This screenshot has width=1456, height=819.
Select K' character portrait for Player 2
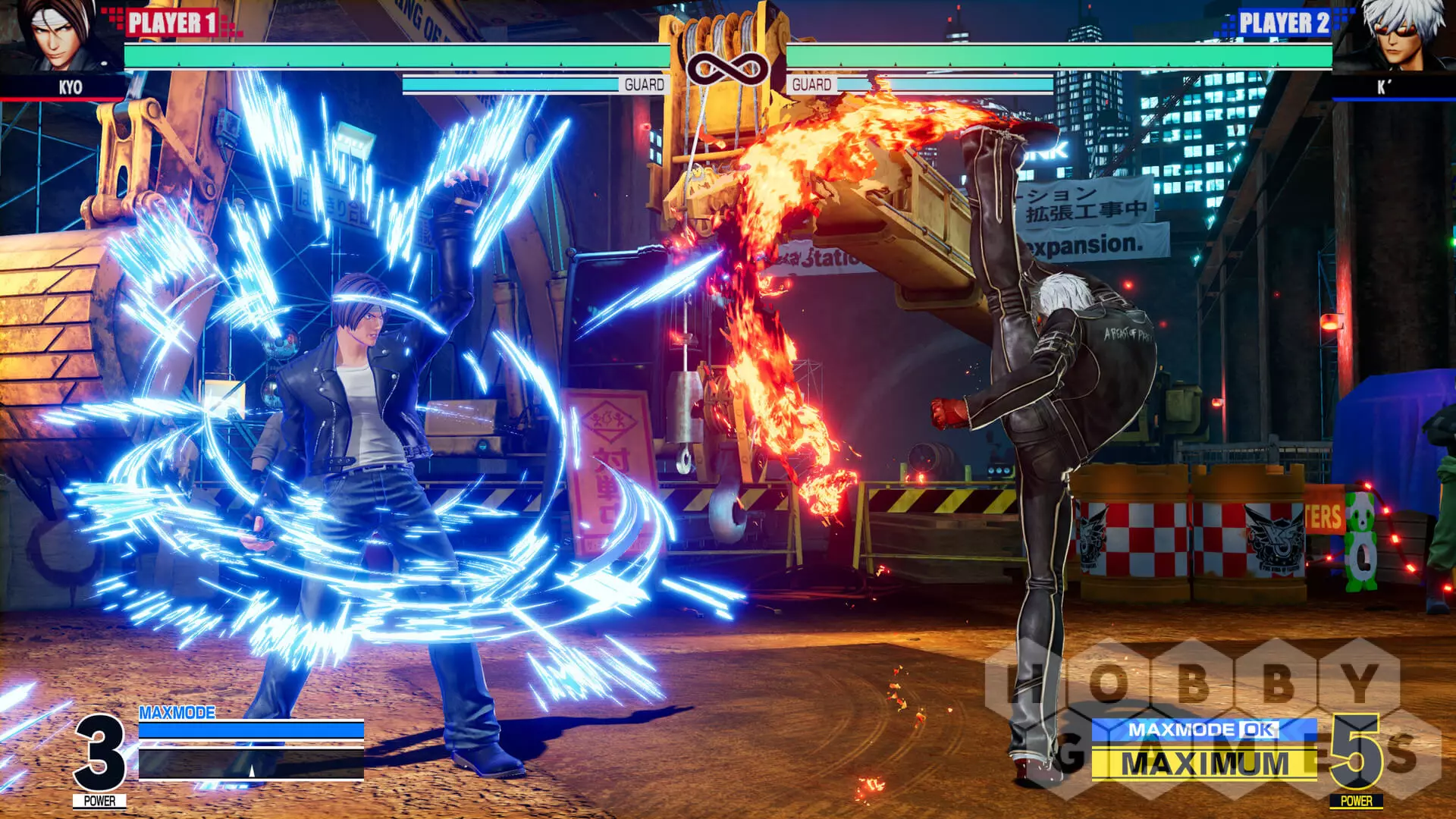point(1397,36)
